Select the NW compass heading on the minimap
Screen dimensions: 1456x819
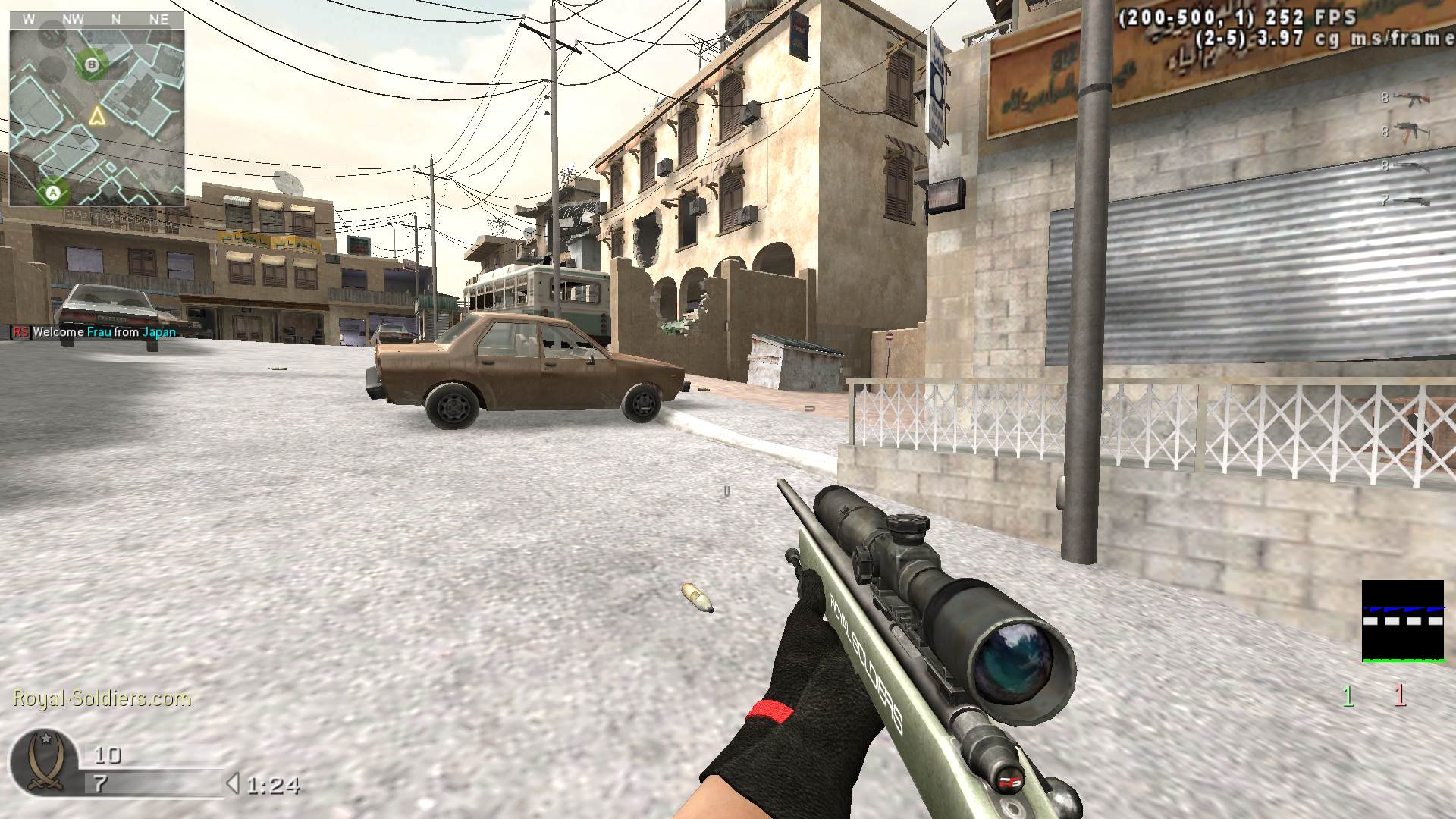click(74, 20)
